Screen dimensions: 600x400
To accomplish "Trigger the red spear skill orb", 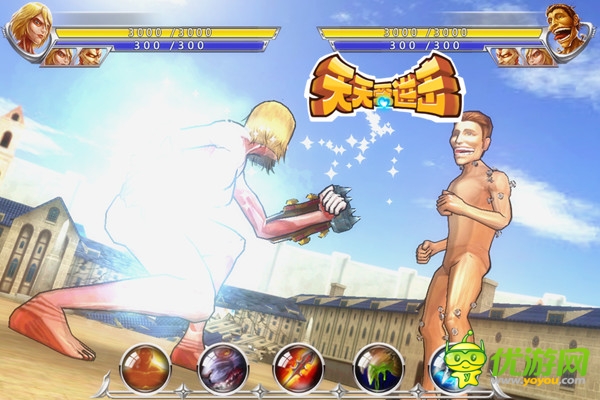I will coord(298,367).
